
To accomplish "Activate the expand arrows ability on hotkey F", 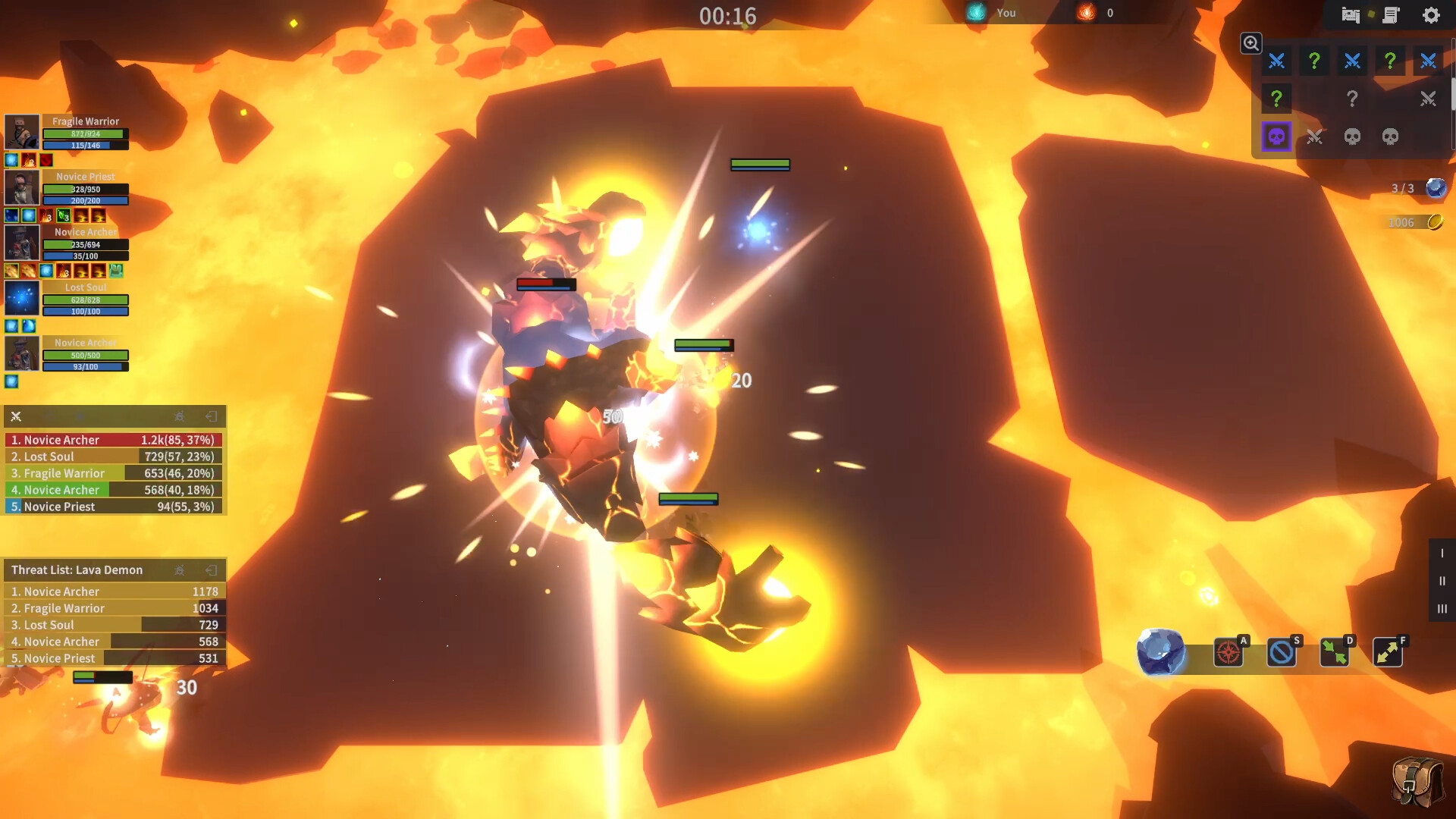I will click(x=1388, y=652).
